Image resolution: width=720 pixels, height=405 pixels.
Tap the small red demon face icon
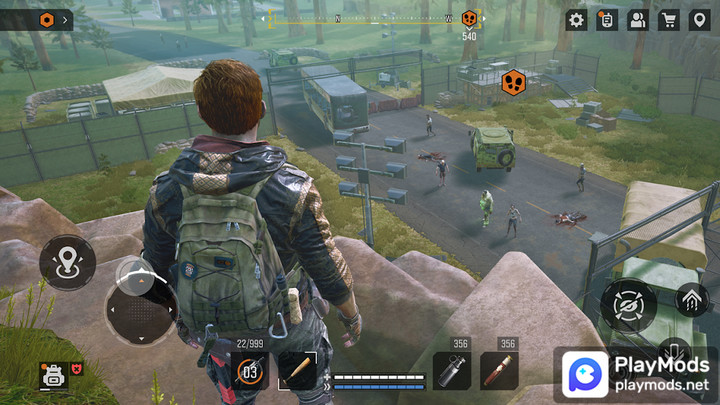point(76,368)
